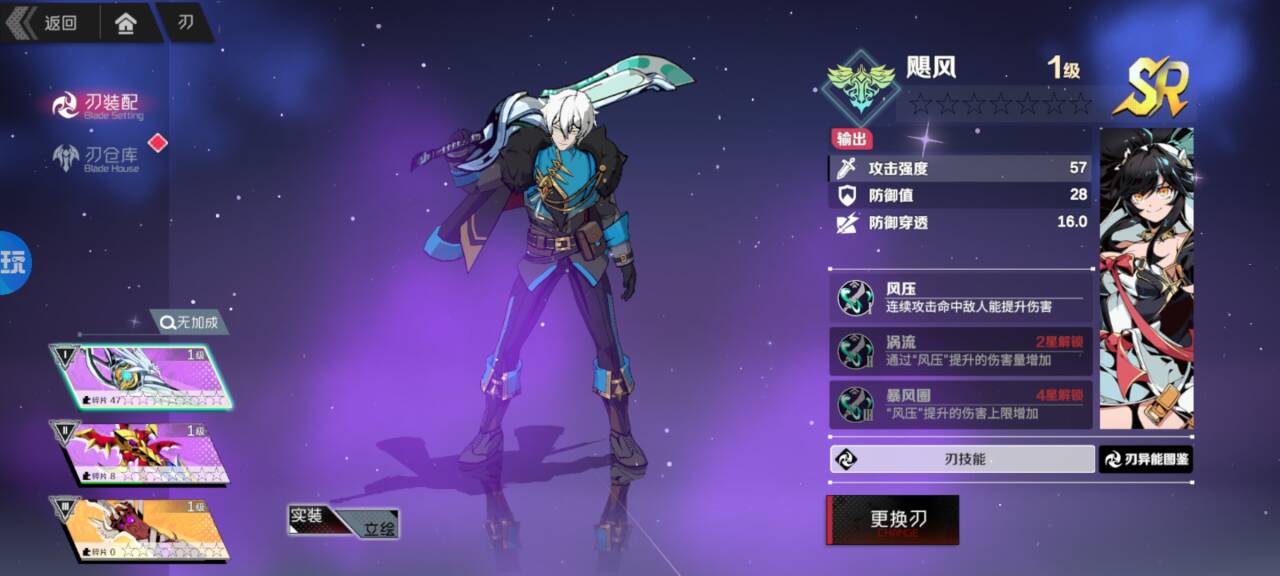The height and width of the screenshot is (576, 1280).
Task: Select blade slot II with red winged blade
Action: 142,452
